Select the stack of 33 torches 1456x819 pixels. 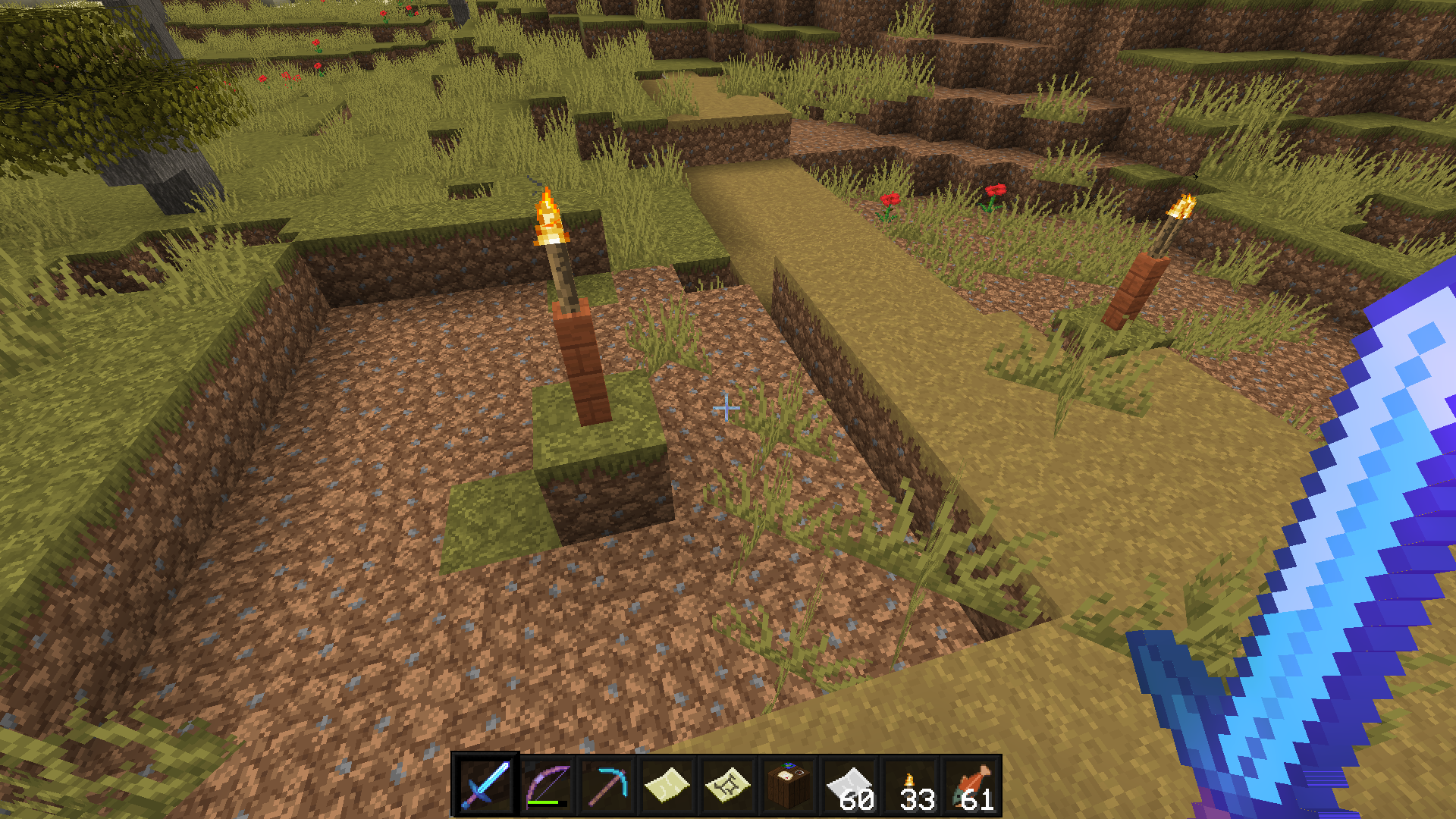pyautogui.click(x=910, y=786)
